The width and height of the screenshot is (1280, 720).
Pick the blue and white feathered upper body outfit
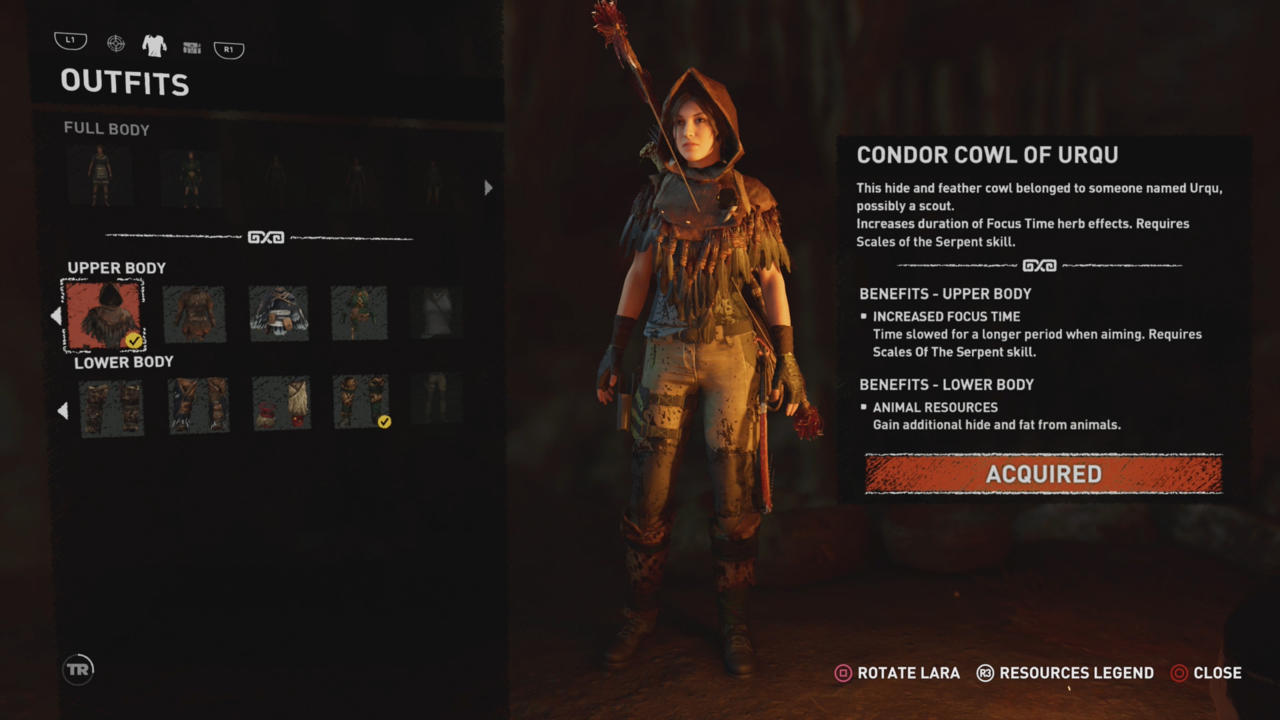point(278,314)
